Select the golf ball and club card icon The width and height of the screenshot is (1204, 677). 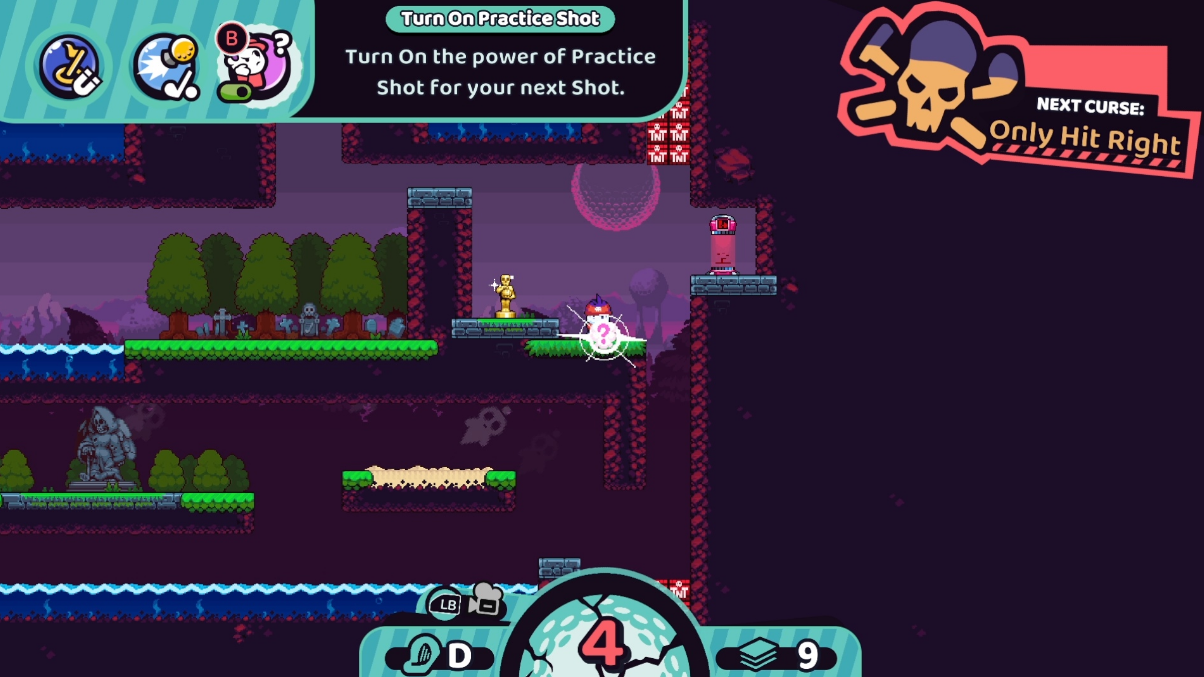click(x=167, y=66)
